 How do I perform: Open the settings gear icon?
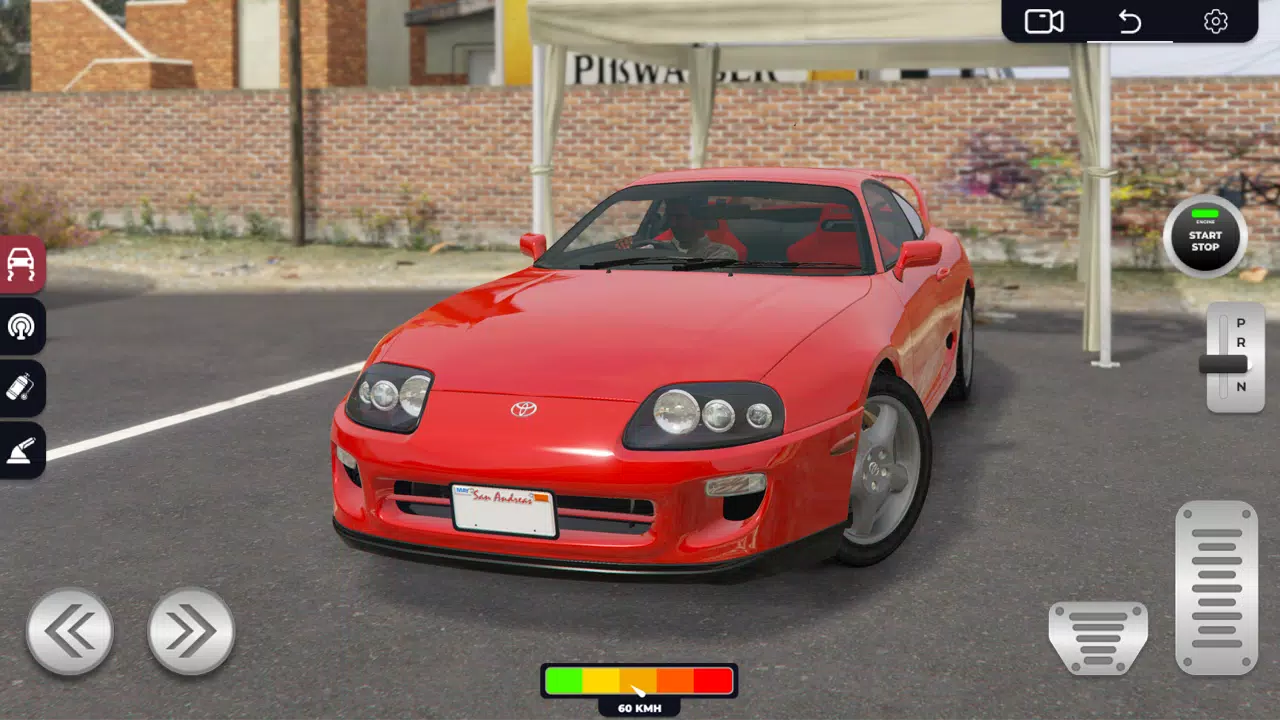pyautogui.click(x=1215, y=20)
